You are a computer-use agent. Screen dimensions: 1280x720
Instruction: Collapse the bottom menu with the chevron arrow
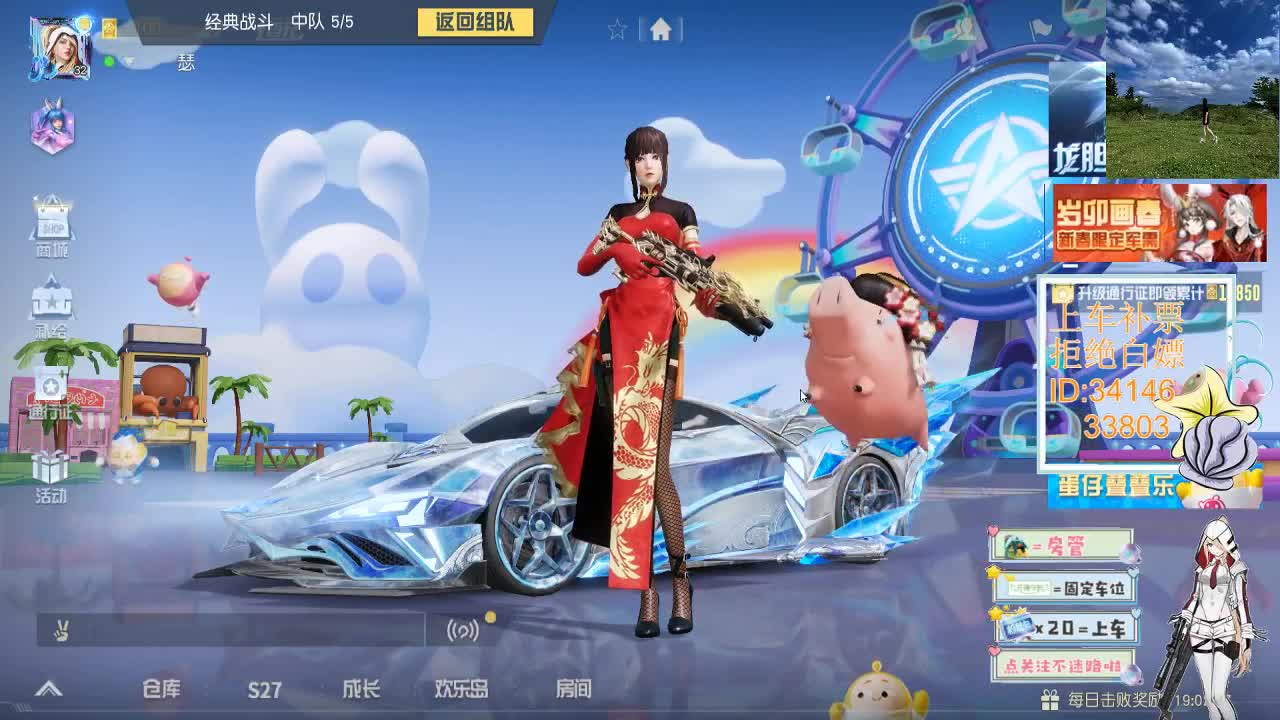[47, 688]
